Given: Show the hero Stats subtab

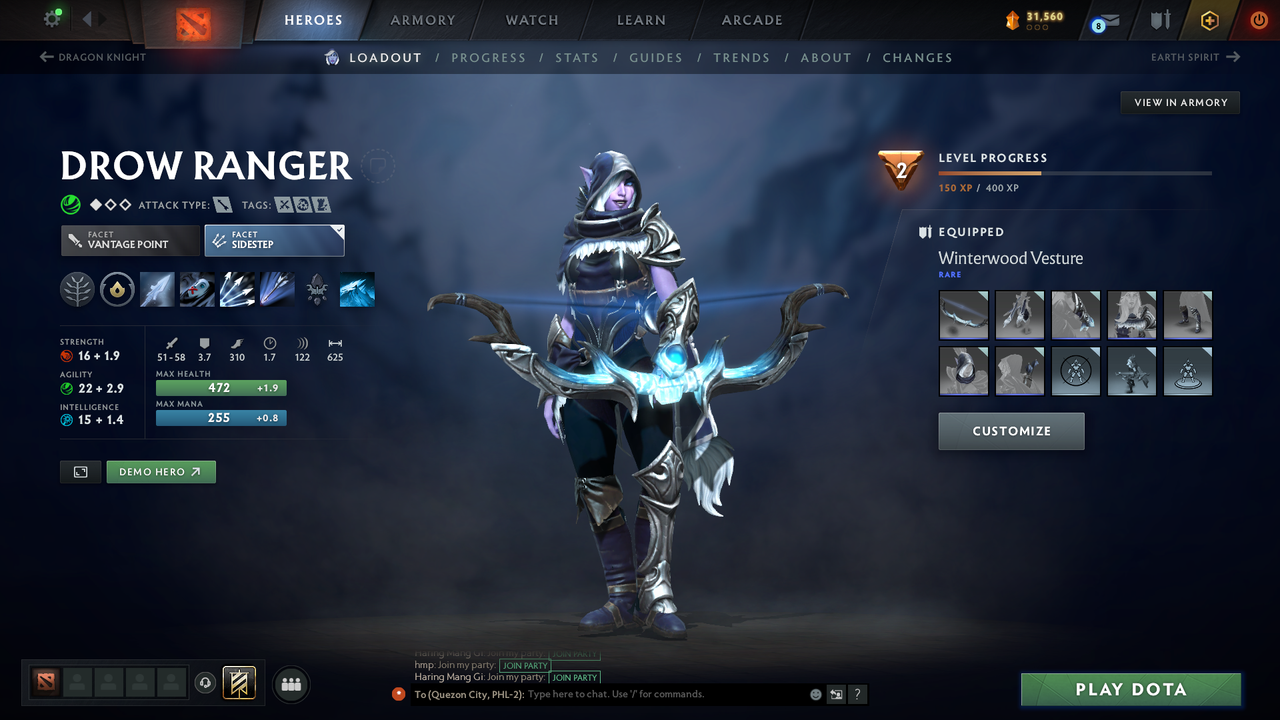Looking at the screenshot, I should [577, 58].
